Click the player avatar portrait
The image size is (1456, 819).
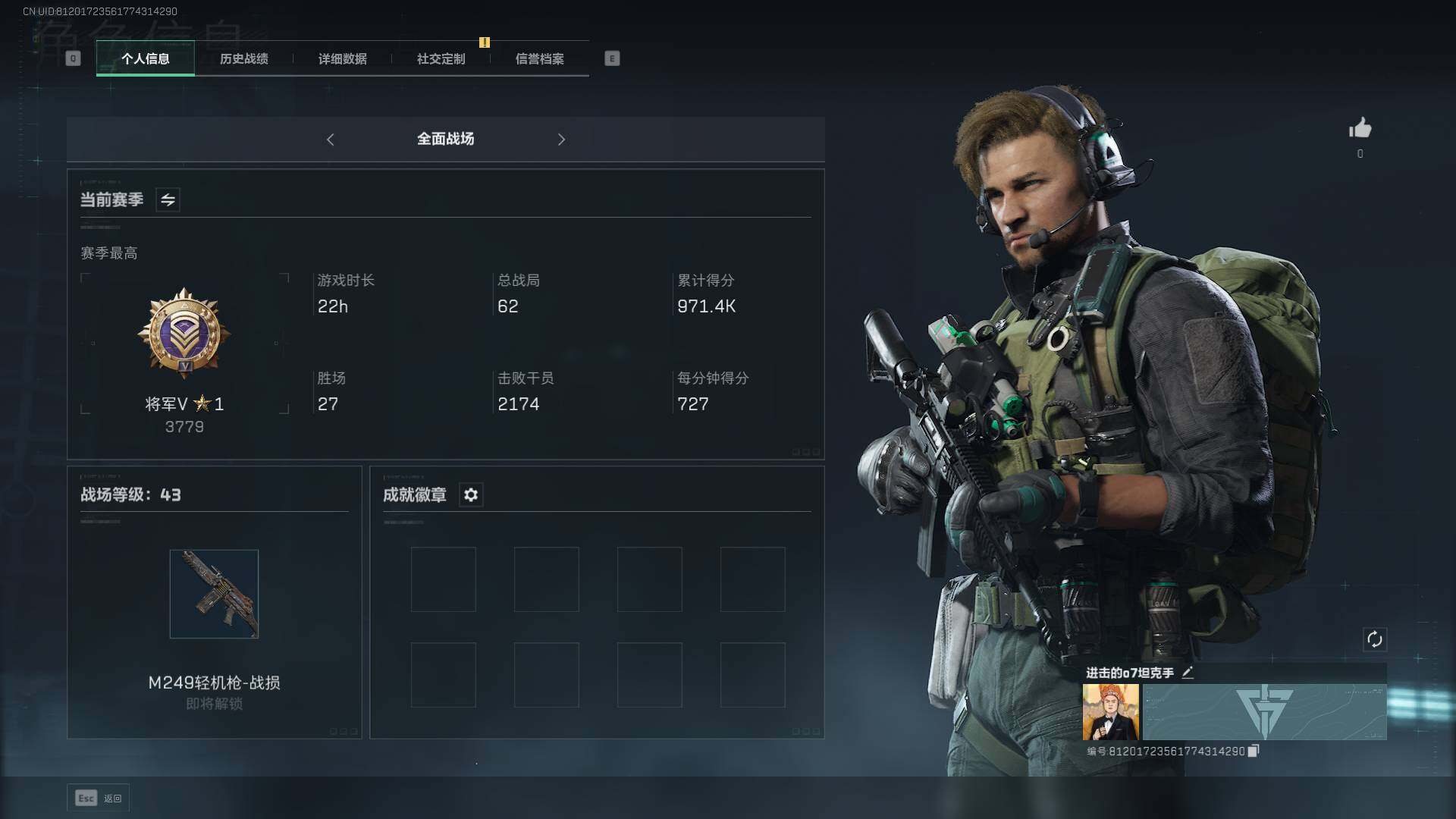(x=1110, y=712)
